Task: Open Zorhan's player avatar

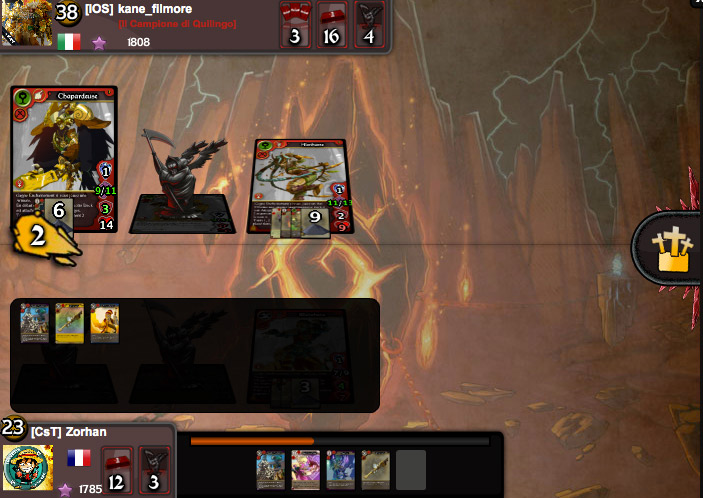Action: point(28,467)
